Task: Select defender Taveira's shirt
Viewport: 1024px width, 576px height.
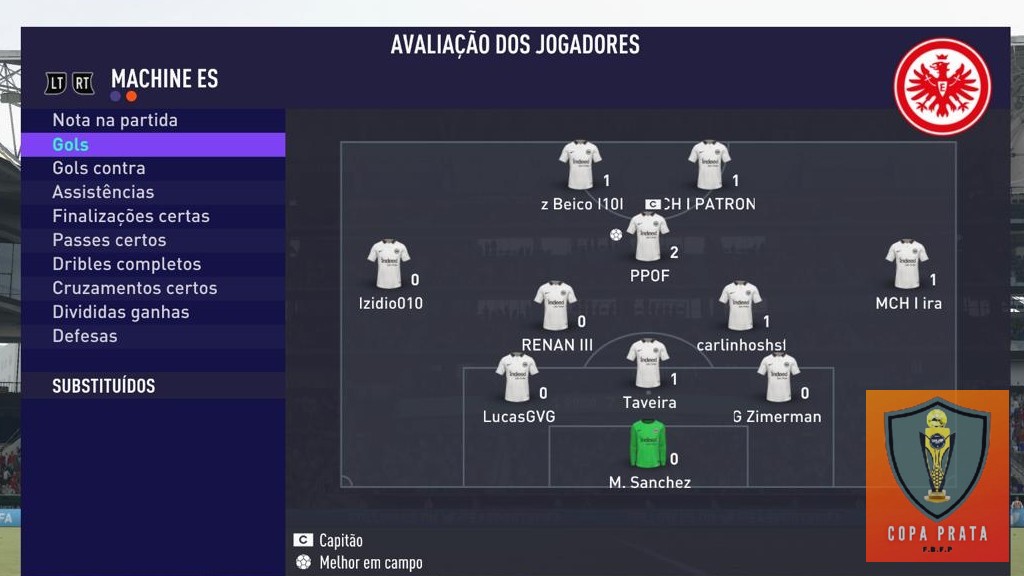Action: tap(648, 365)
